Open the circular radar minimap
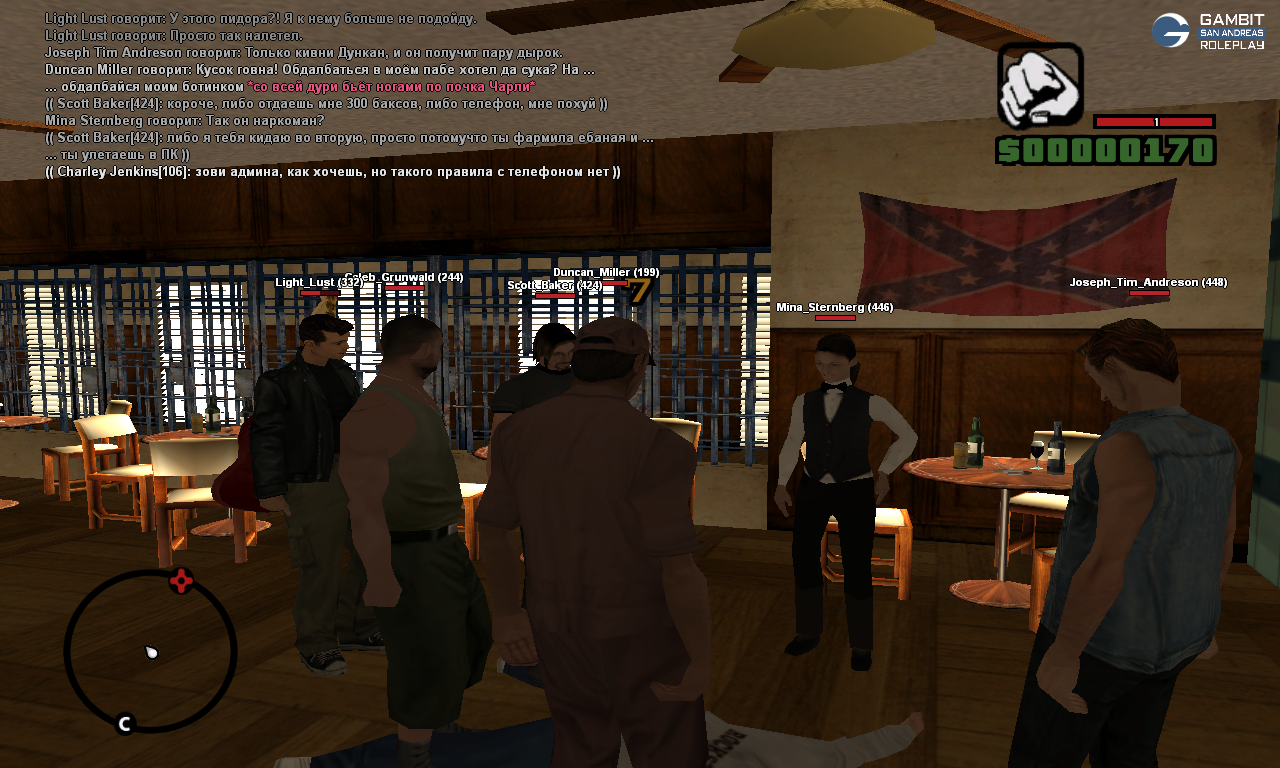The width and height of the screenshot is (1280, 768). point(150,651)
